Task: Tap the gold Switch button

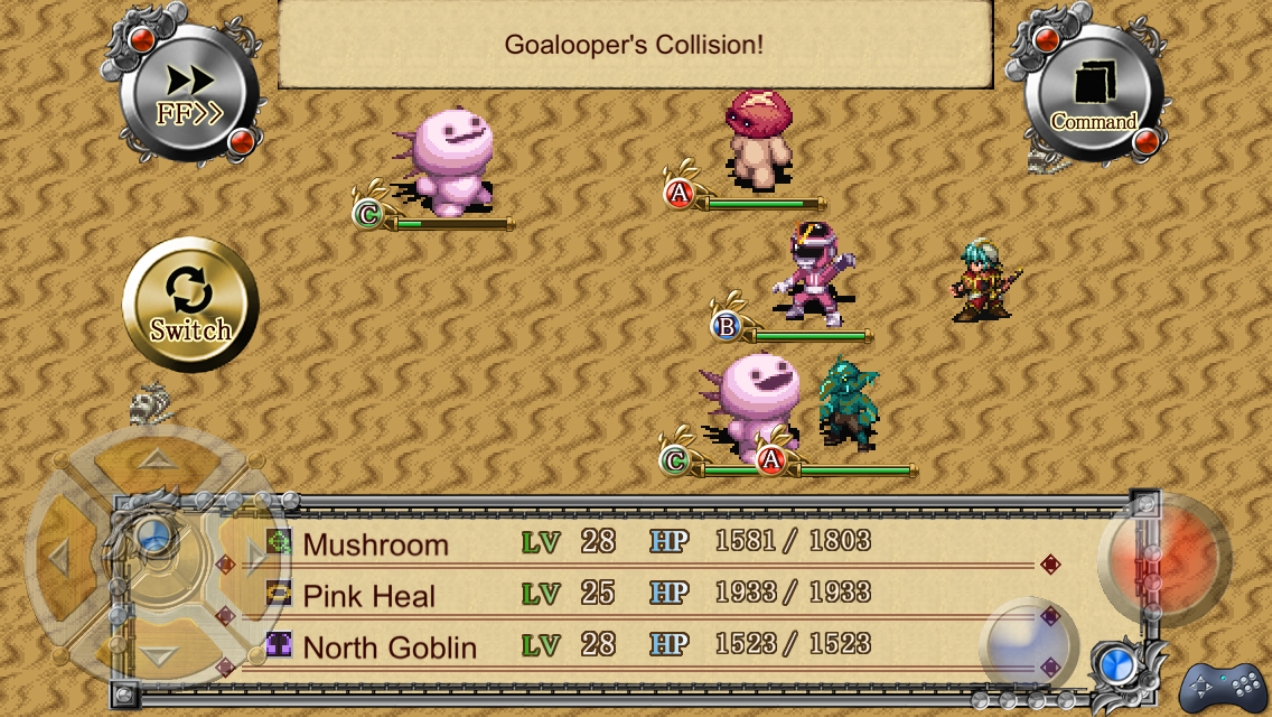Action: pos(190,305)
